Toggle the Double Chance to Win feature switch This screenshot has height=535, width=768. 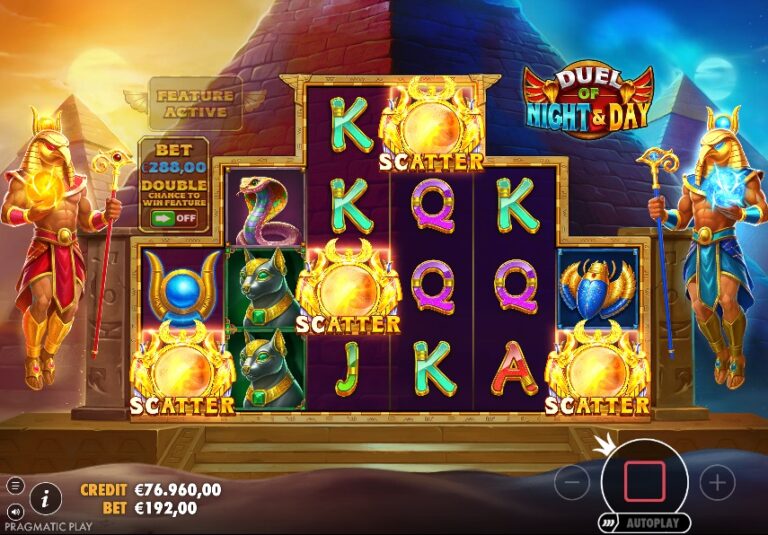173,217
